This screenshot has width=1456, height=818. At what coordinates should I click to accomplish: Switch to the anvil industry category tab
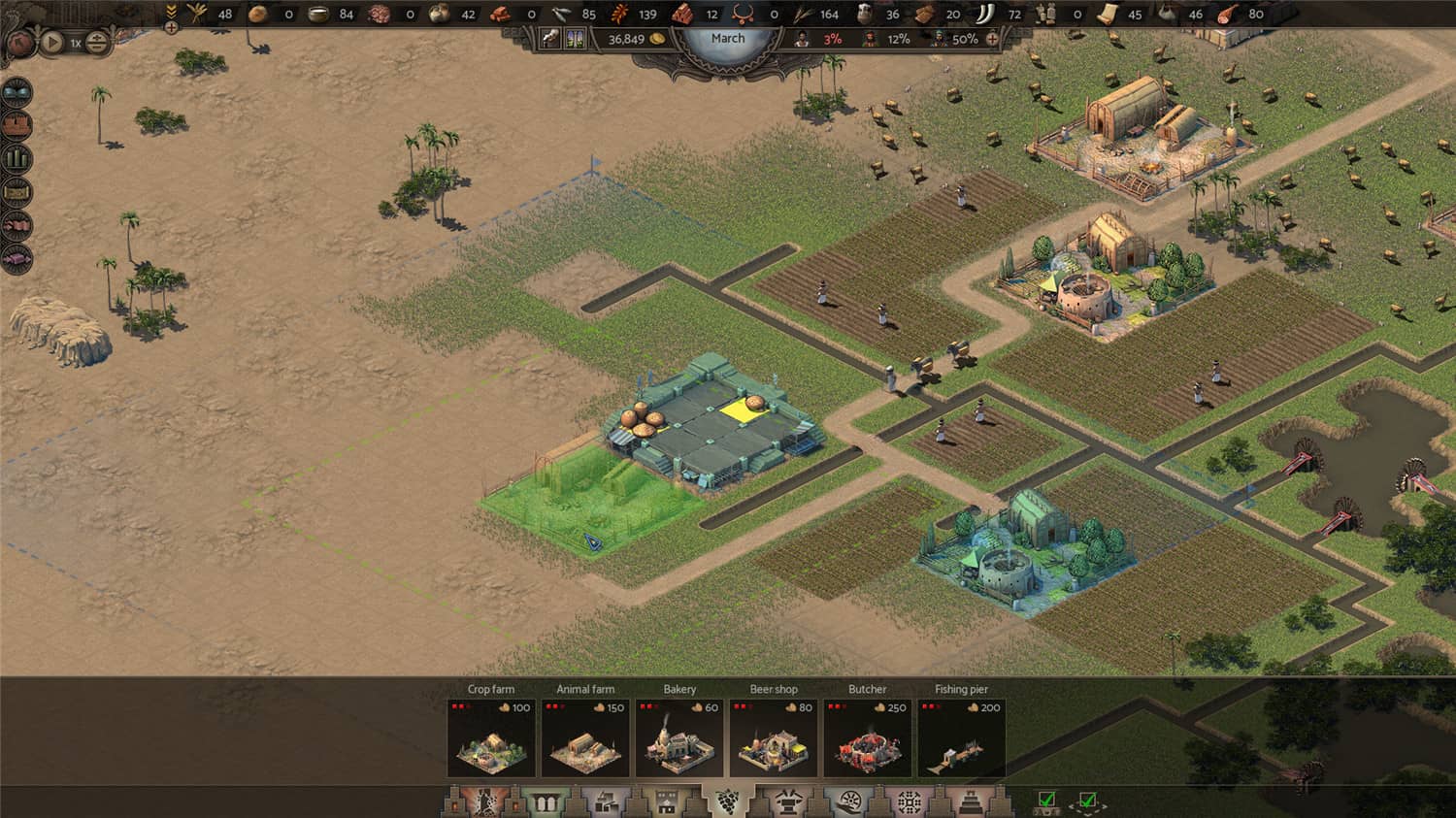pyautogui.click(x=787, y=802)
